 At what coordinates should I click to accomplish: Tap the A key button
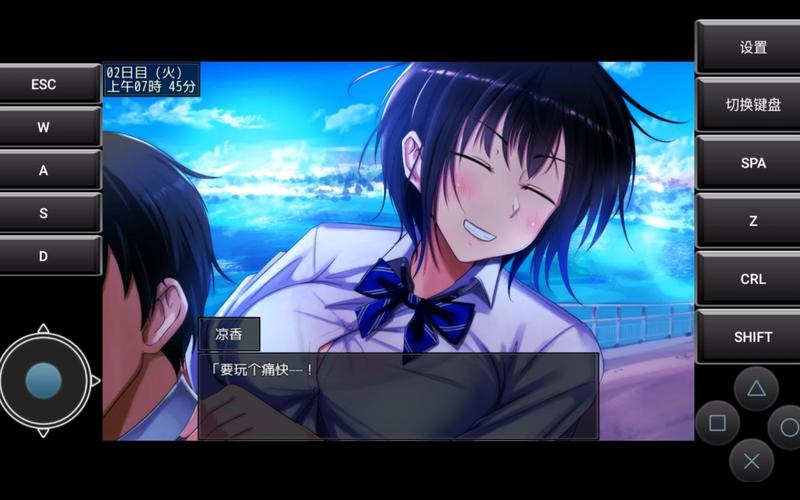coord(44,170)
